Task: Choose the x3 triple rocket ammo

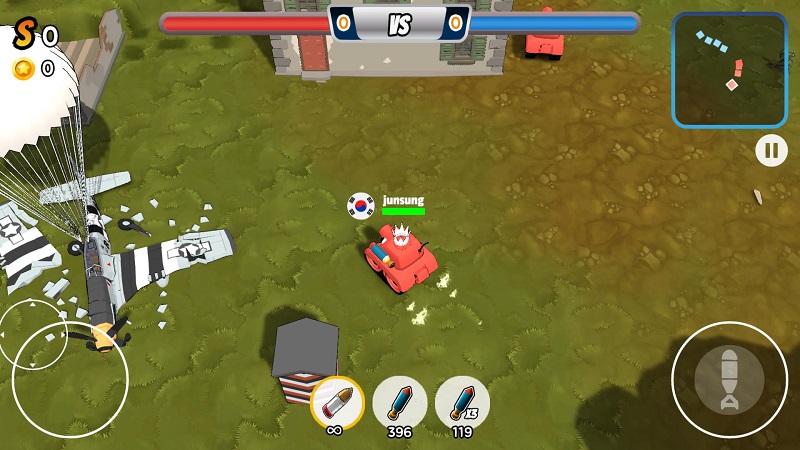Action: 462,402
